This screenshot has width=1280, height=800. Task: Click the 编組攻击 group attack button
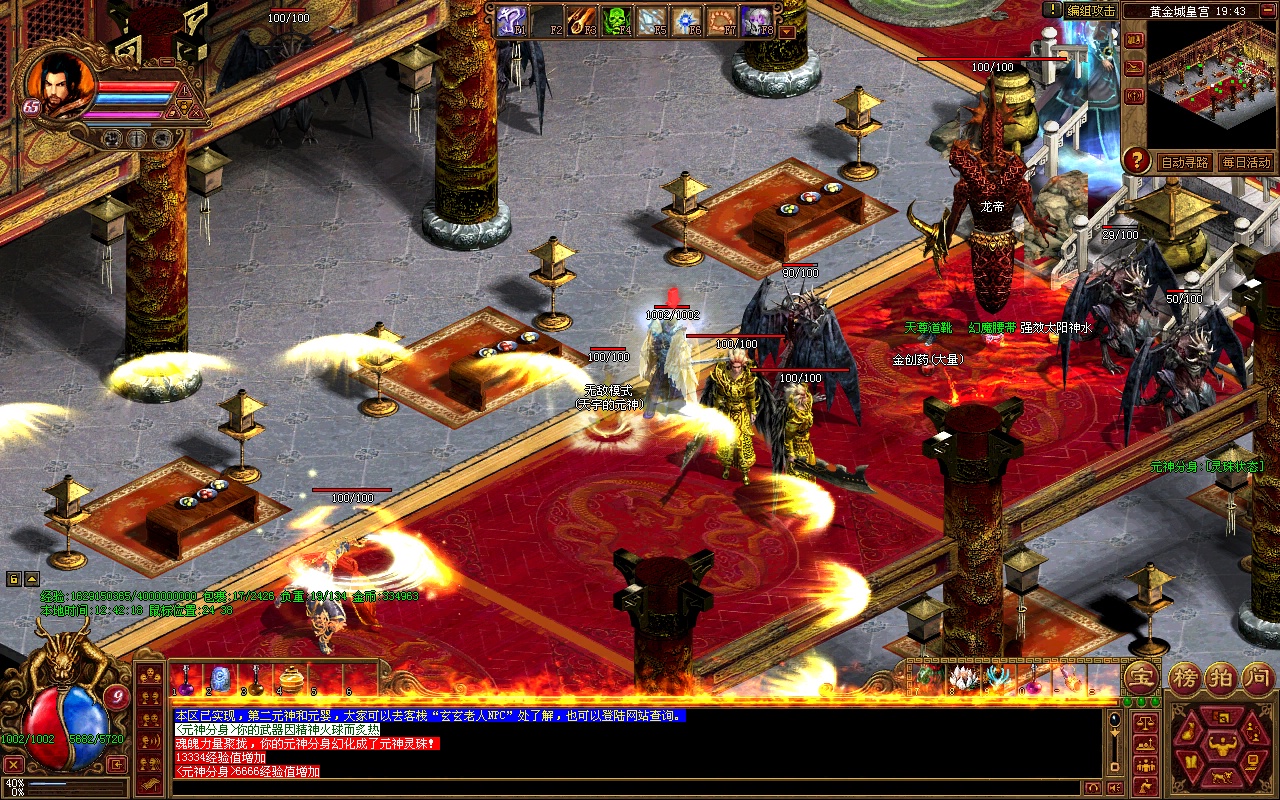pos(1090,10)
